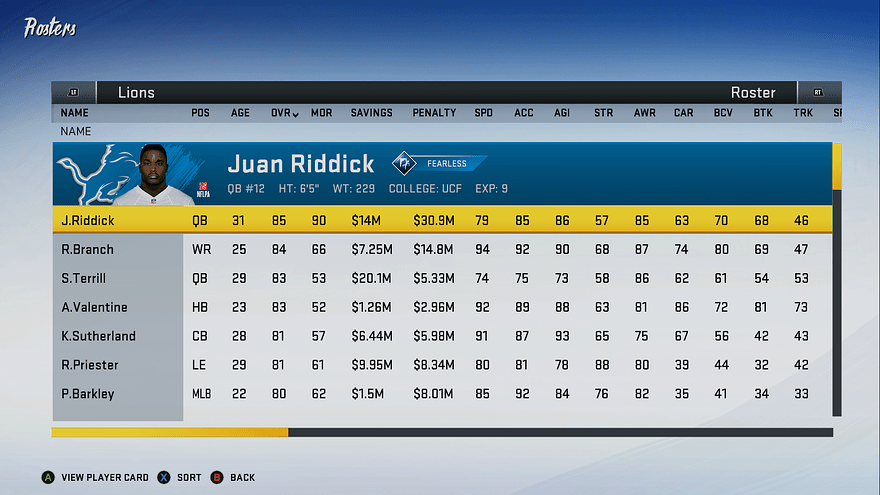Screen dimensions: 880x495
Task: Sort by the MOR column header
Action: click(x=321, y=113)
